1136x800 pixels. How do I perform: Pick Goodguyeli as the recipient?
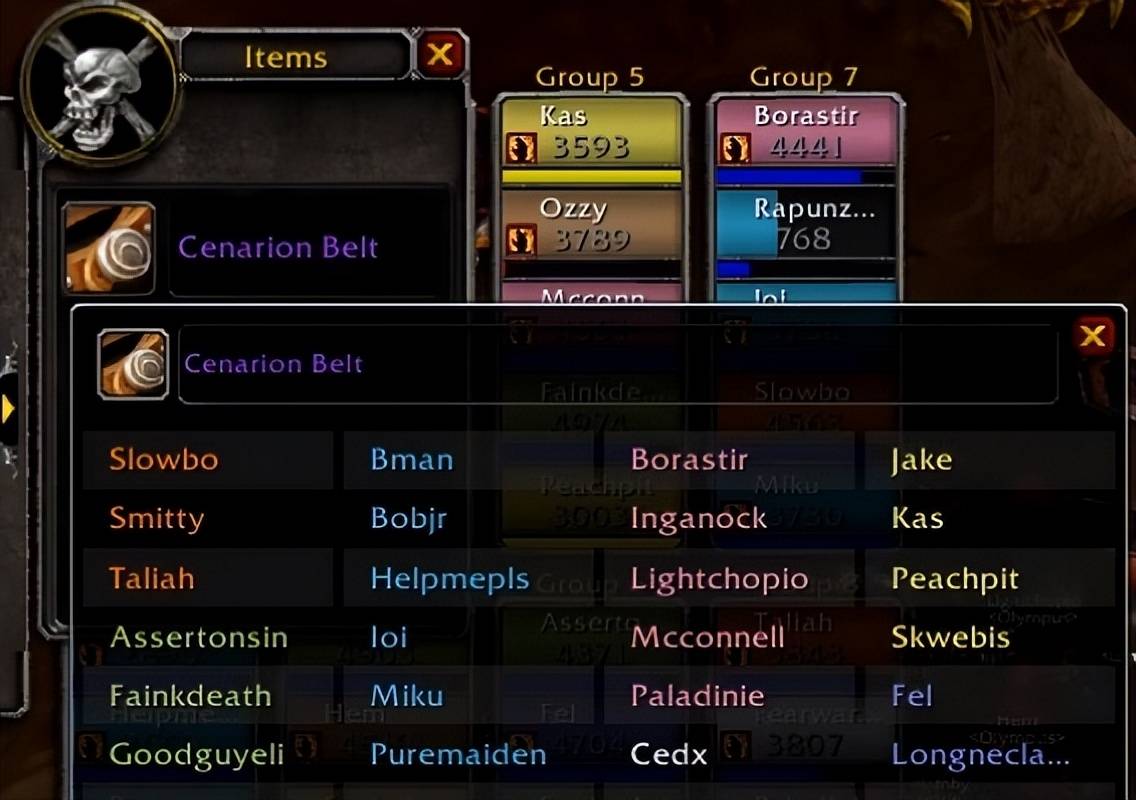tap(195, 755)
